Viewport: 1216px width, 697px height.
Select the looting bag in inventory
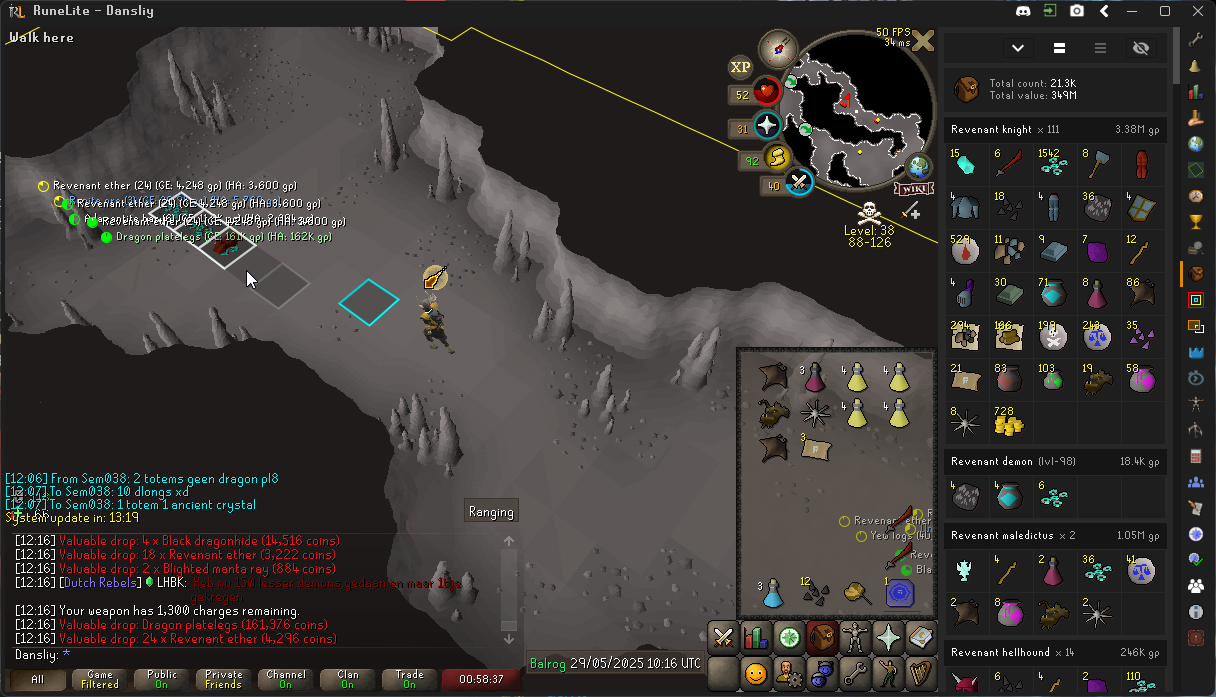click(856, 592)
